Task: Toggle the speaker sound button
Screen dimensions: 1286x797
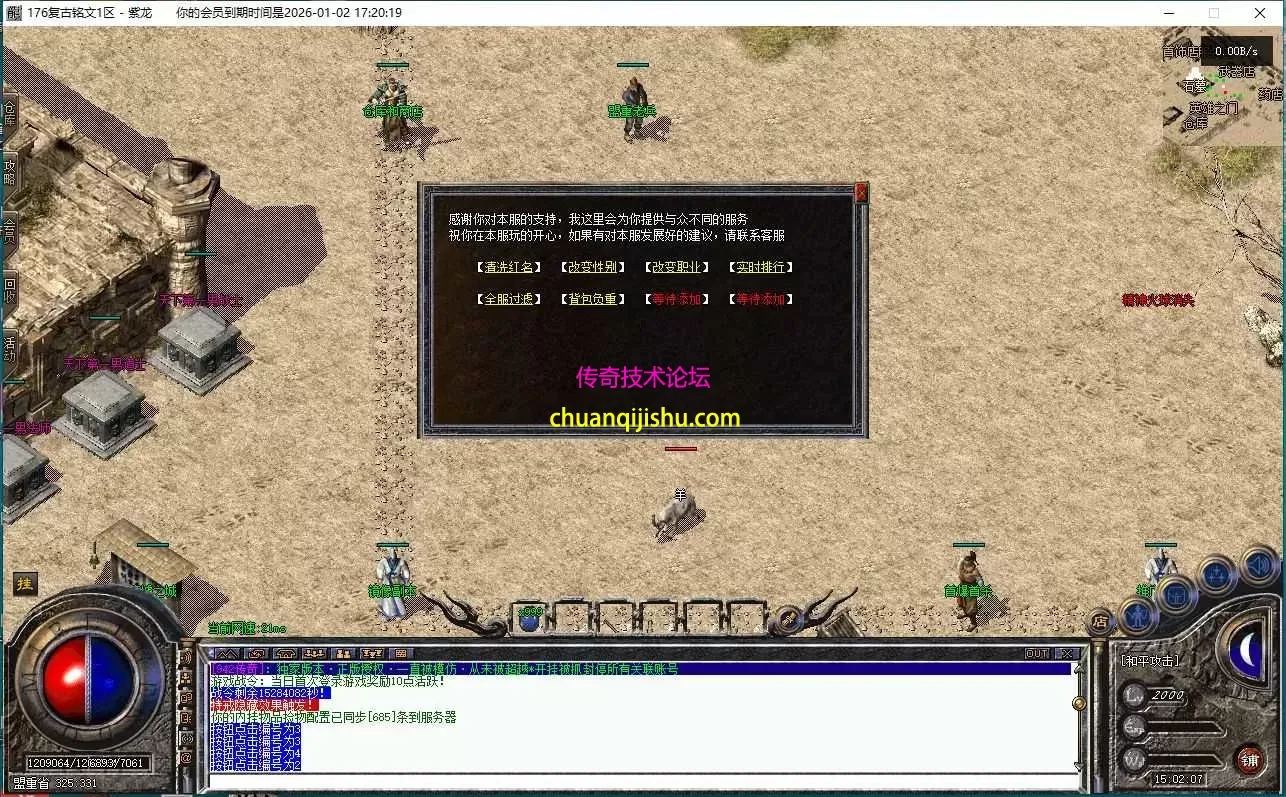Action: 1258,567
